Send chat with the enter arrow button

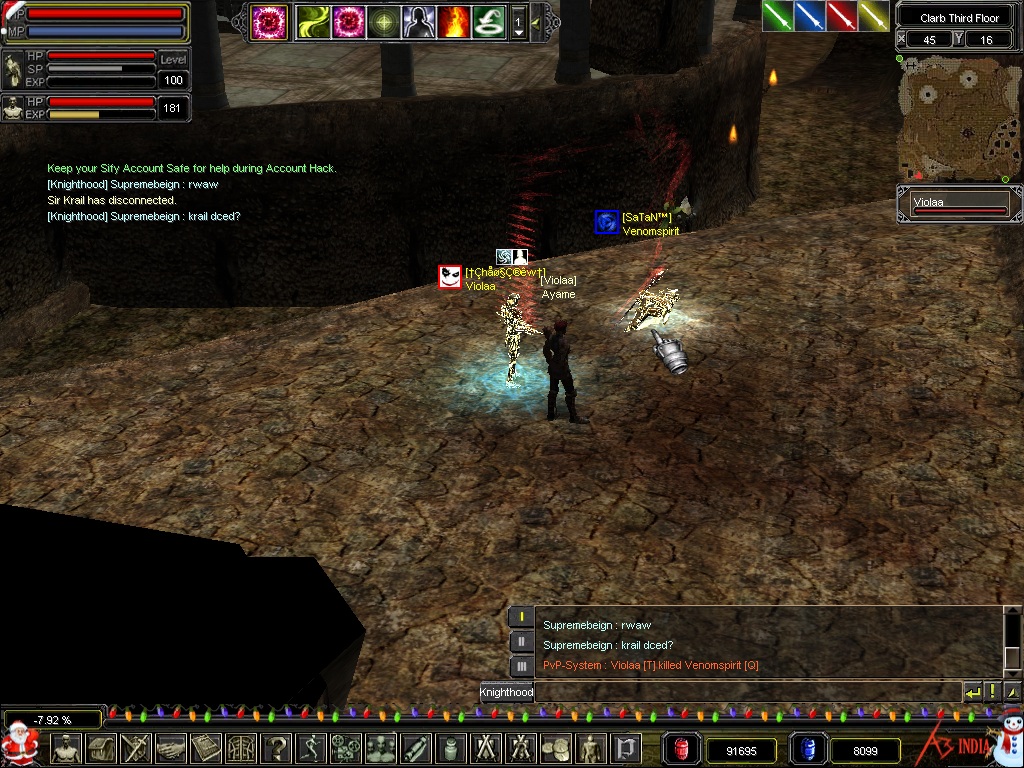972,692
